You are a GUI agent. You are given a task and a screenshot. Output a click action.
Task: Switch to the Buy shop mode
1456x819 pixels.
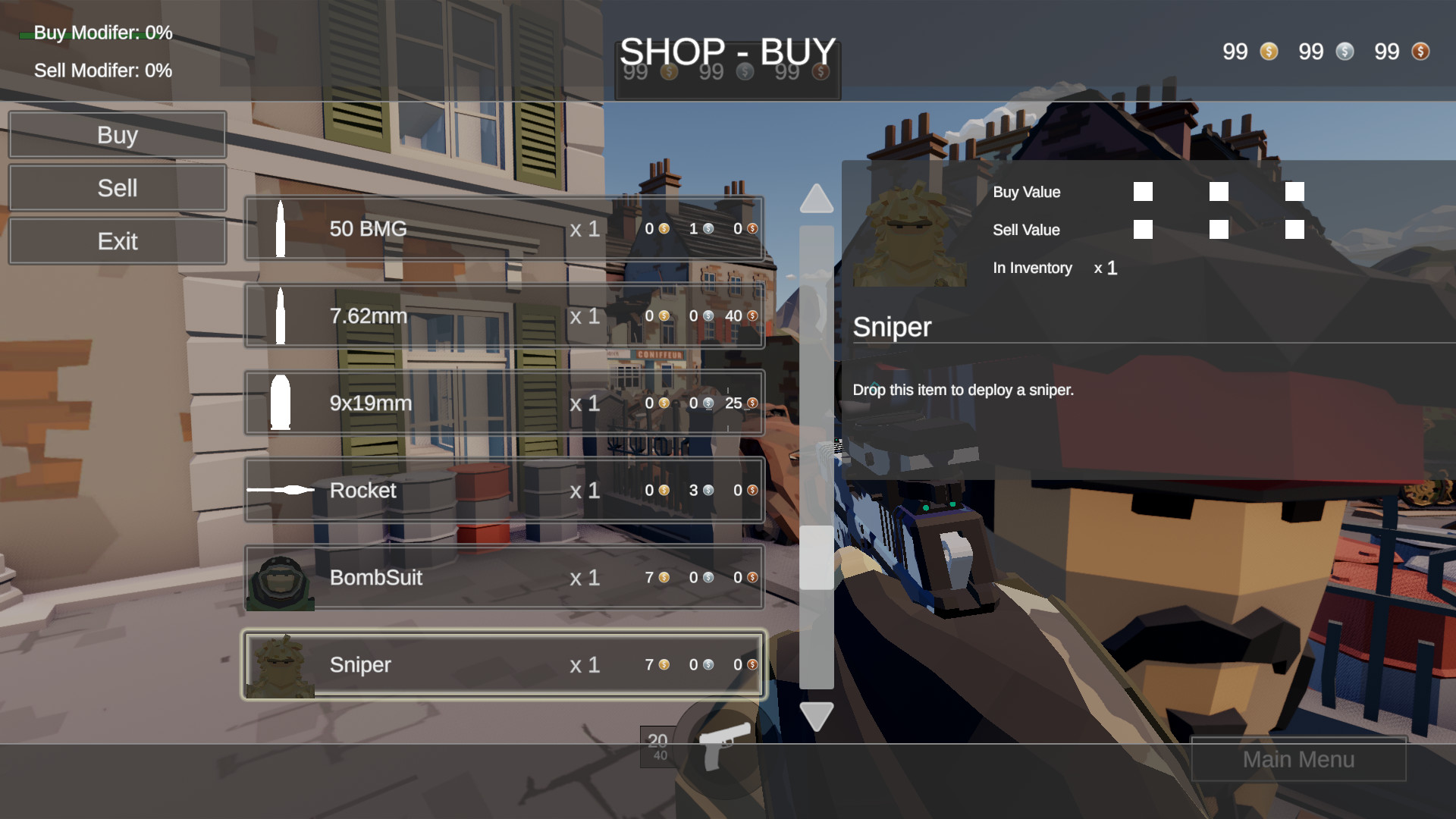pos(118,134)
